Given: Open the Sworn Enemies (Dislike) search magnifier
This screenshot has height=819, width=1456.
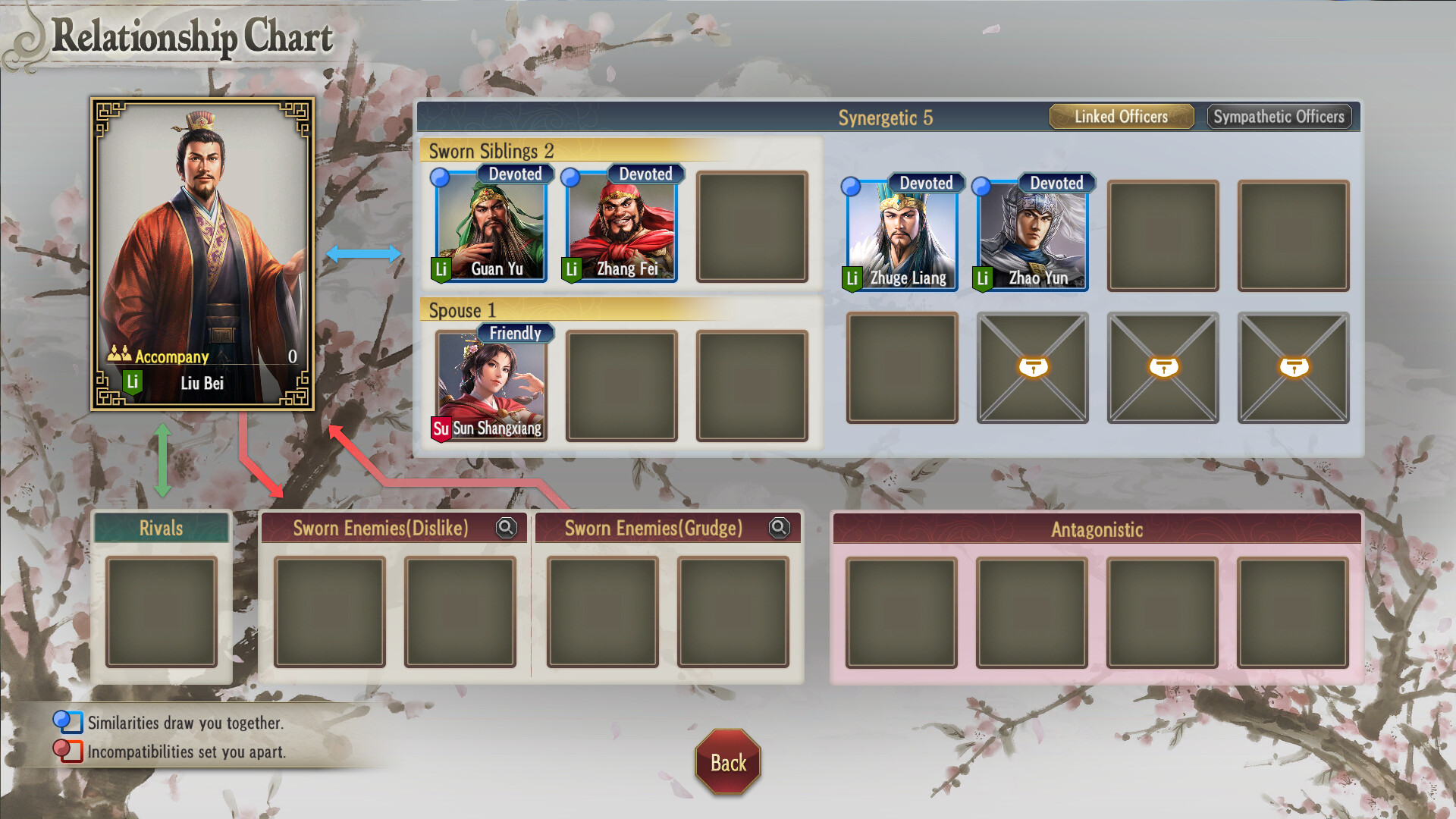Looking at the screenshot, I should 507,528.
